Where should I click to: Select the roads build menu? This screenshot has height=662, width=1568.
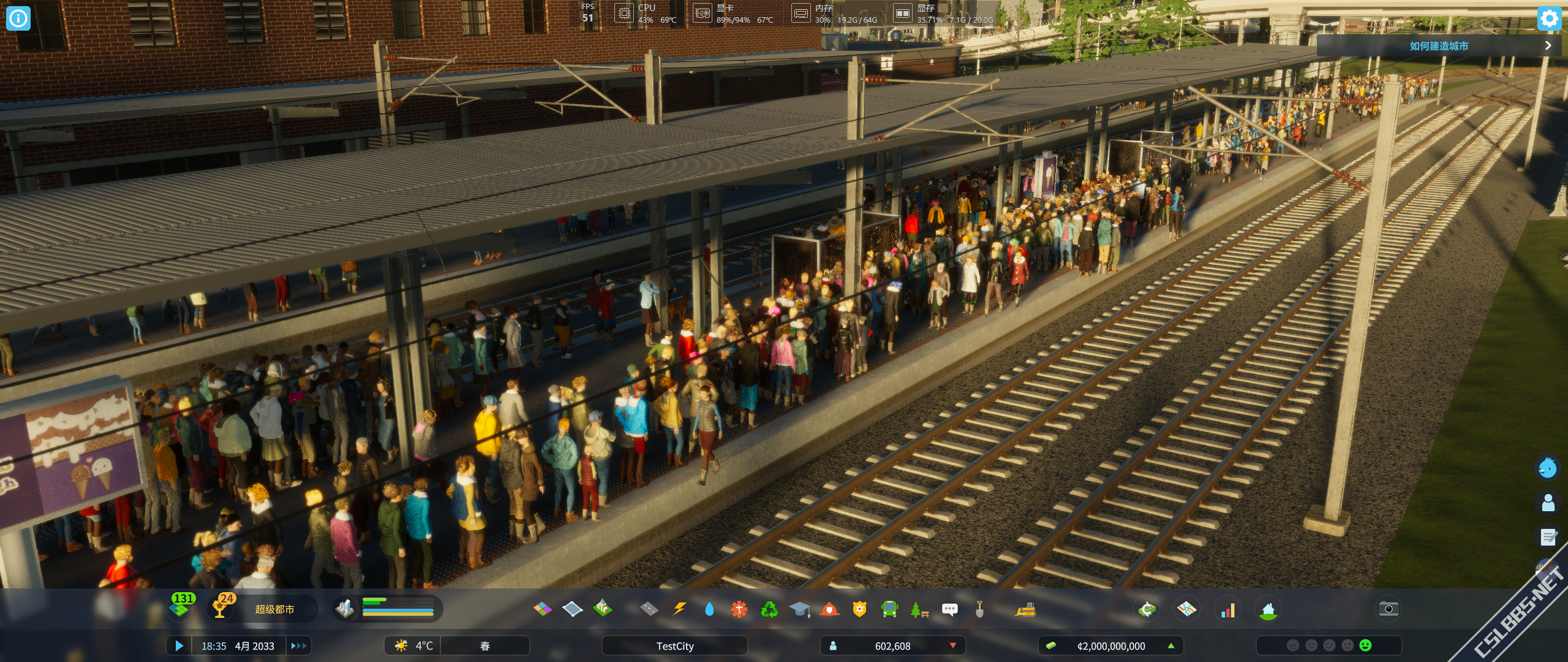[x=649, y=609]
